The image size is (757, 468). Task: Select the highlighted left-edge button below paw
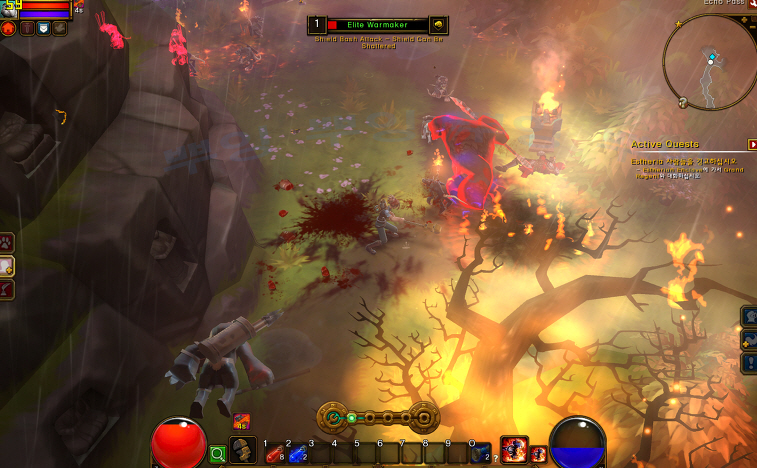coord(6,265)
